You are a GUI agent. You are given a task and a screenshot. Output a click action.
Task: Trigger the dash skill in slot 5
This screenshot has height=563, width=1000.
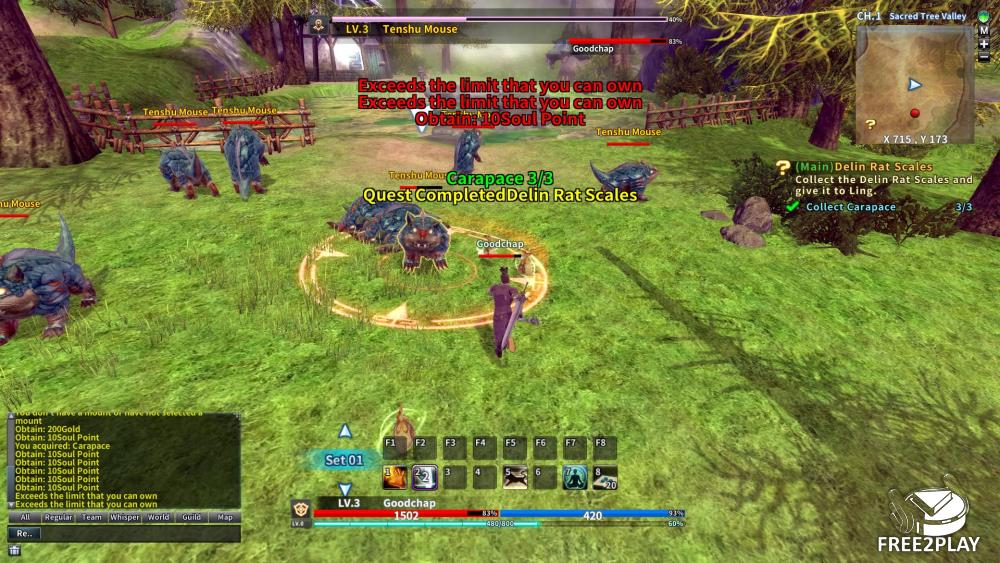tap(514, 478)
